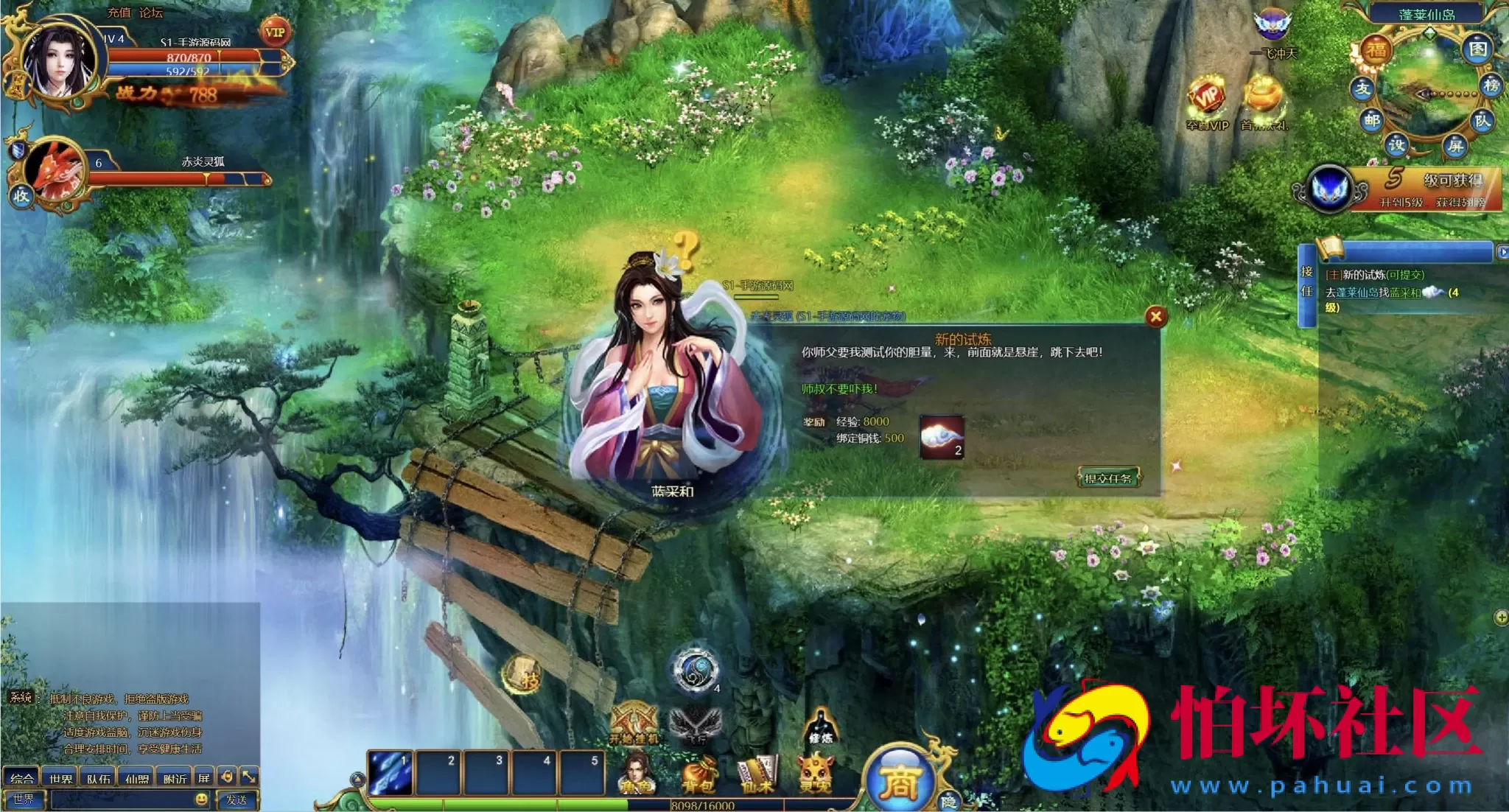Open the 商 shop orb

click(898, 781)
